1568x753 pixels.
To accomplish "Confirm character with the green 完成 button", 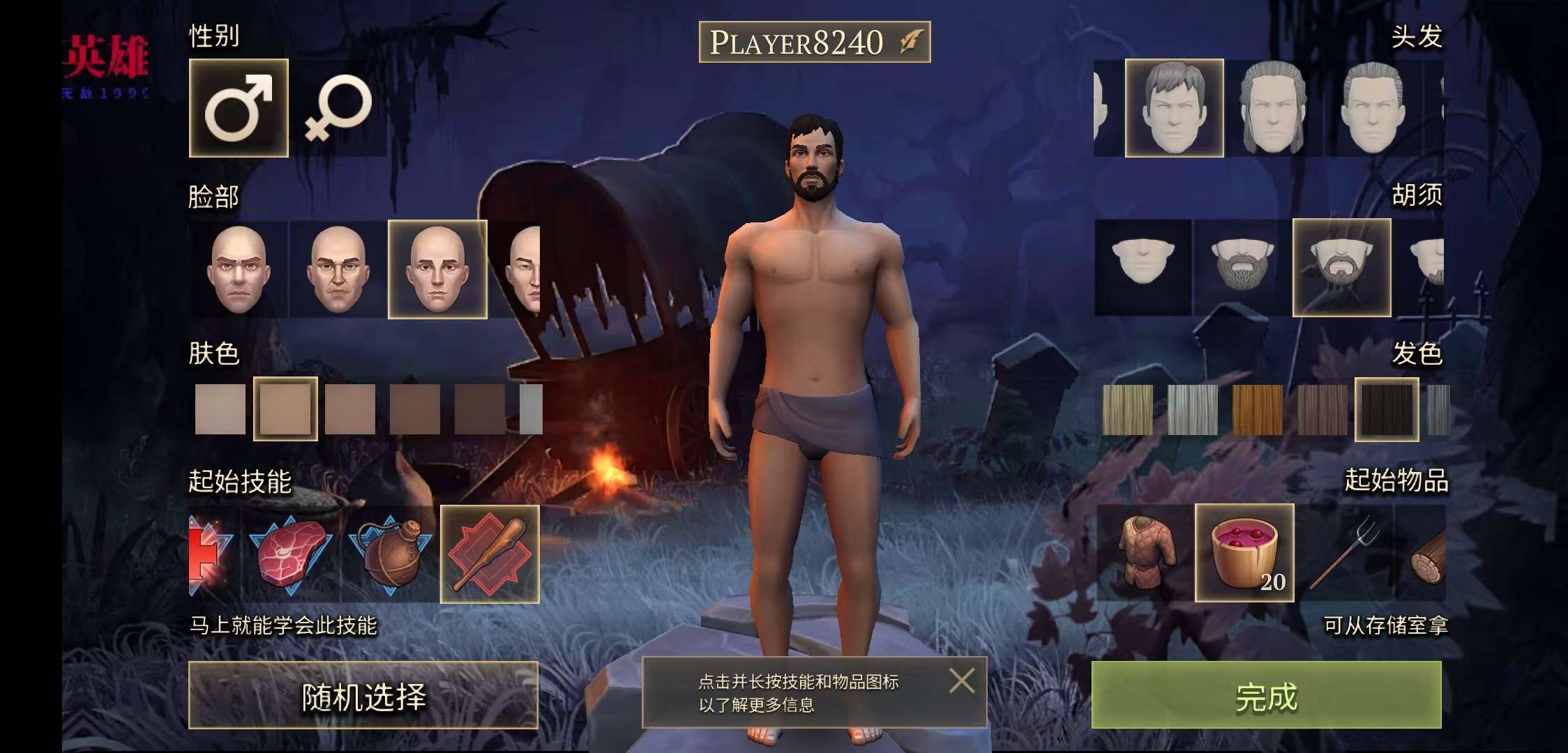I will (1266, 695).
